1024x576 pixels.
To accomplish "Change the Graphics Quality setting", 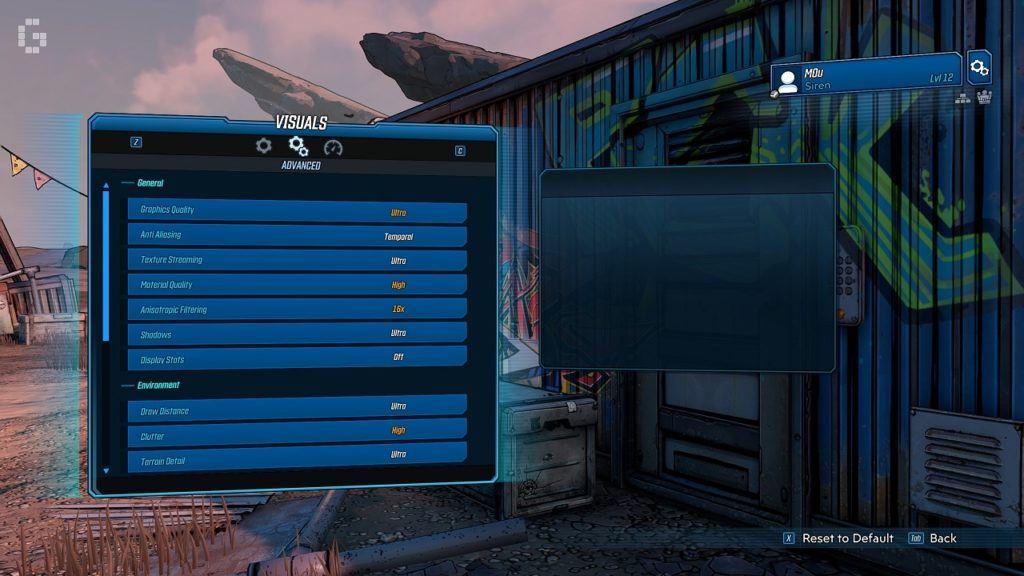I will [x=297, y=211].
